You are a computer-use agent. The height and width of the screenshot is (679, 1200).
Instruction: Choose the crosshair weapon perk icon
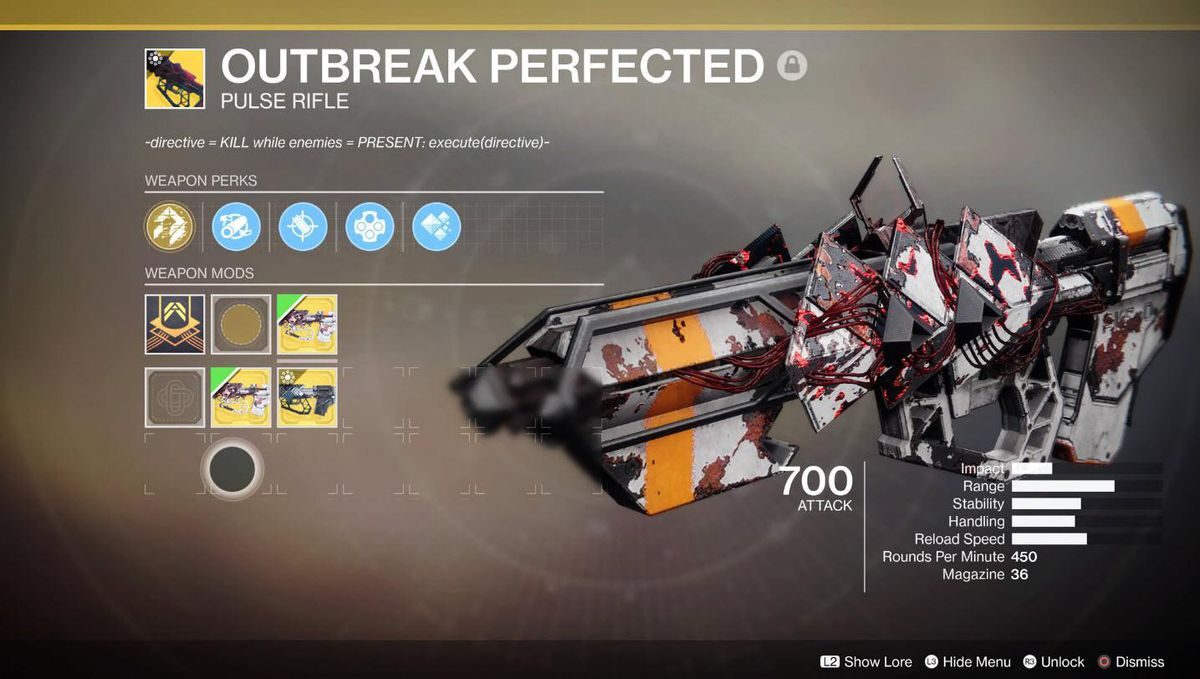coord(303,226)
